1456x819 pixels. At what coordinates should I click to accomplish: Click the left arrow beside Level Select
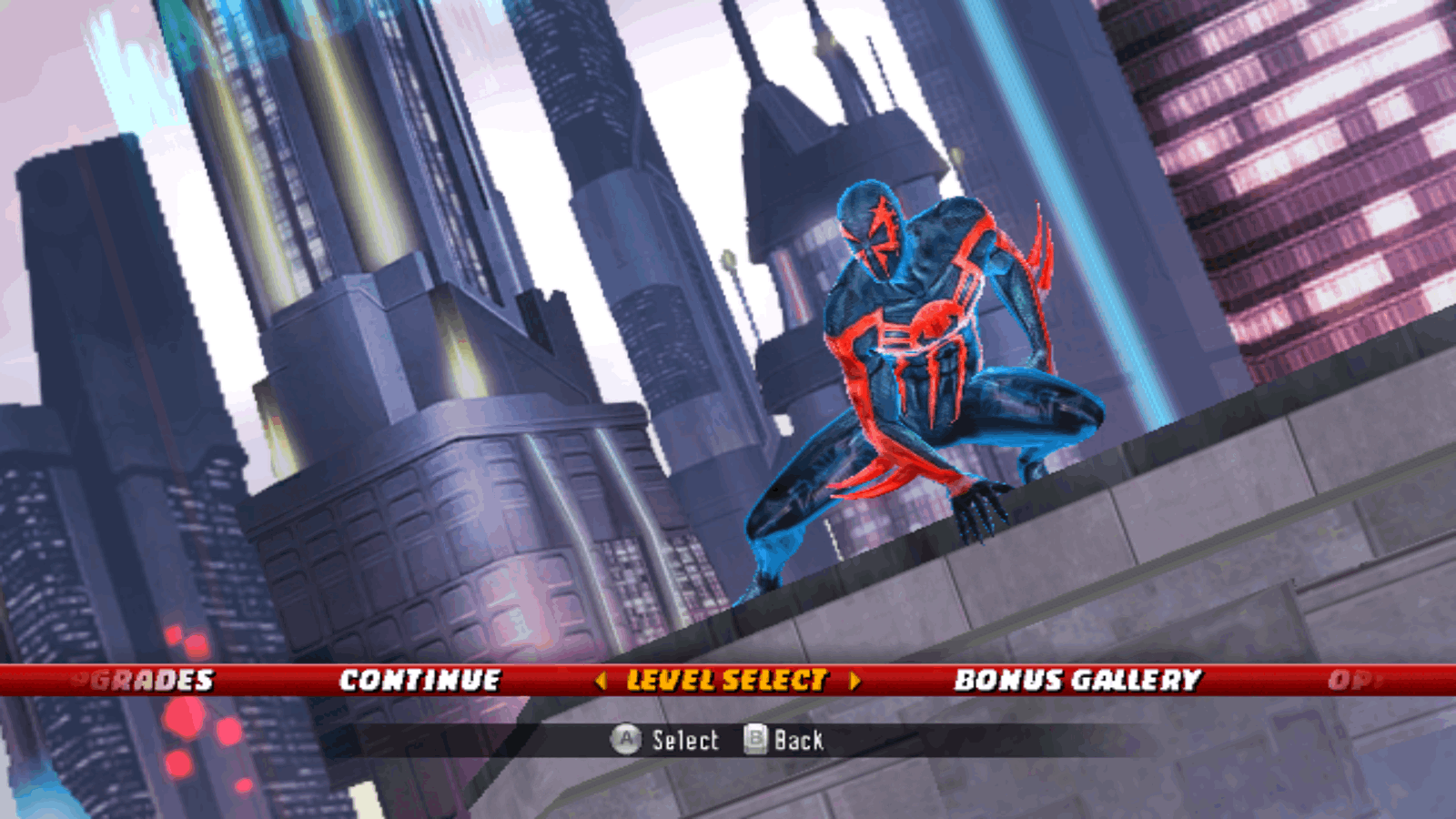tap(601, 681)
